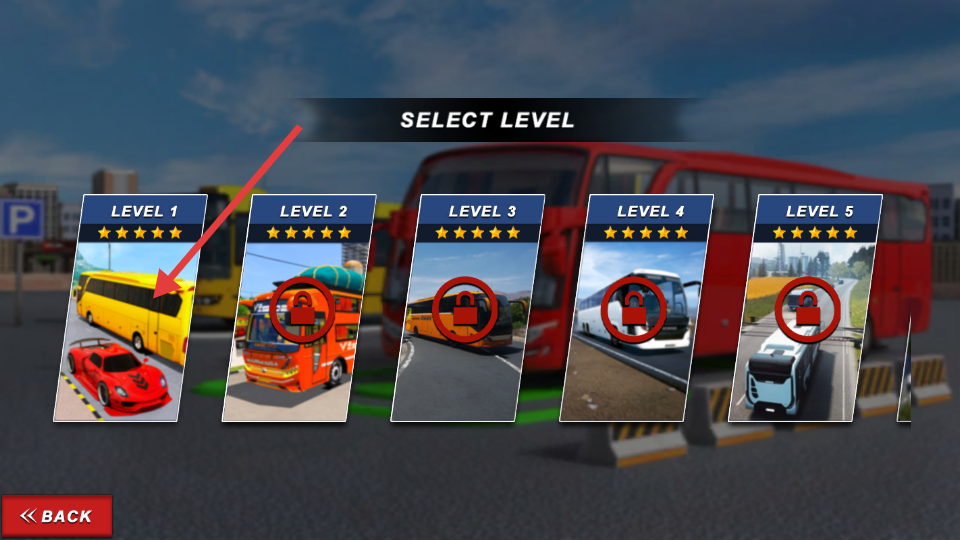Choose the locked Level 2 card
Image resolution: width=960 pixels, height=540 pixels.
(x=298, y=310)
